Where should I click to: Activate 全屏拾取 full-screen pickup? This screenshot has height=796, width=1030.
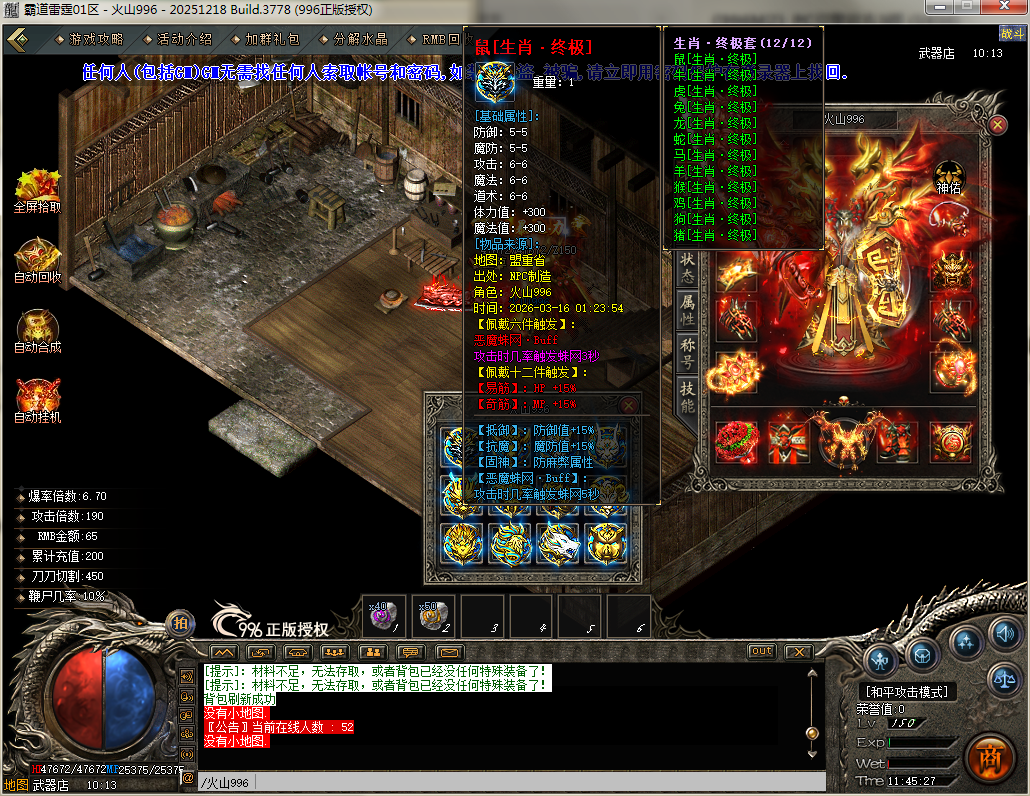38,190
